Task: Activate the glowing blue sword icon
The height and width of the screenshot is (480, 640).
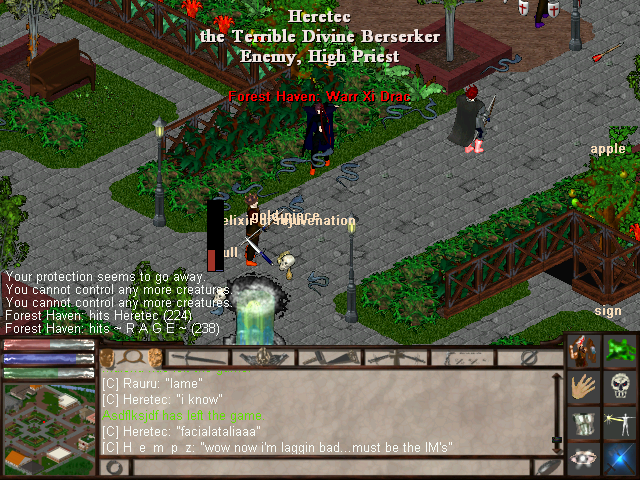Action: tap(620, 459)
